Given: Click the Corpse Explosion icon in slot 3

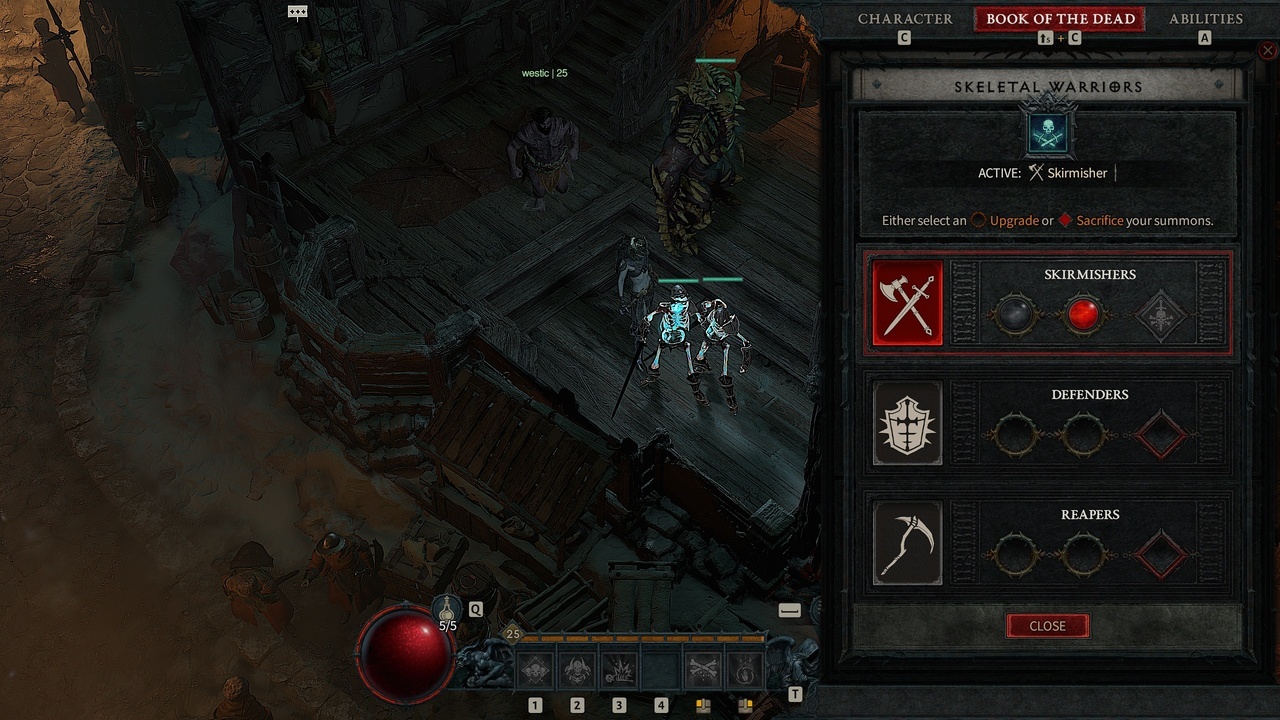Looking at the screenshot, I should click(x=619, y=668).
